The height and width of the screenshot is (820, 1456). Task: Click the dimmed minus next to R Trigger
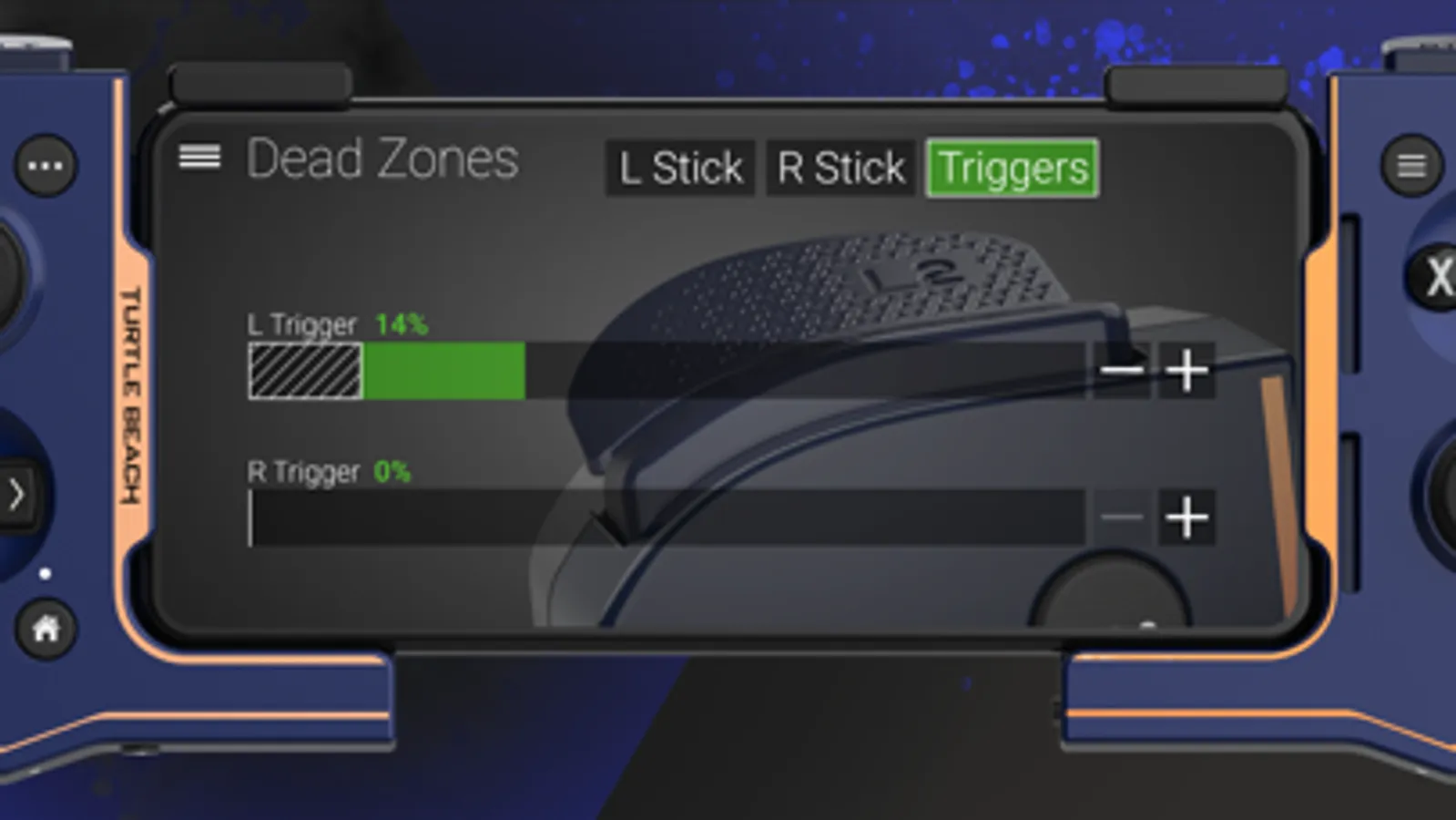pos(1123,518)
